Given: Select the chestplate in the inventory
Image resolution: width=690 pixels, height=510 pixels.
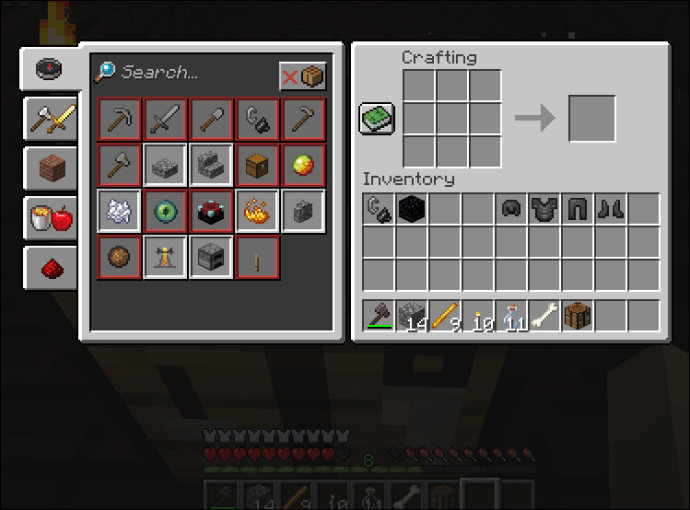Looking at the screenshot, I should [x=544, y=210].
